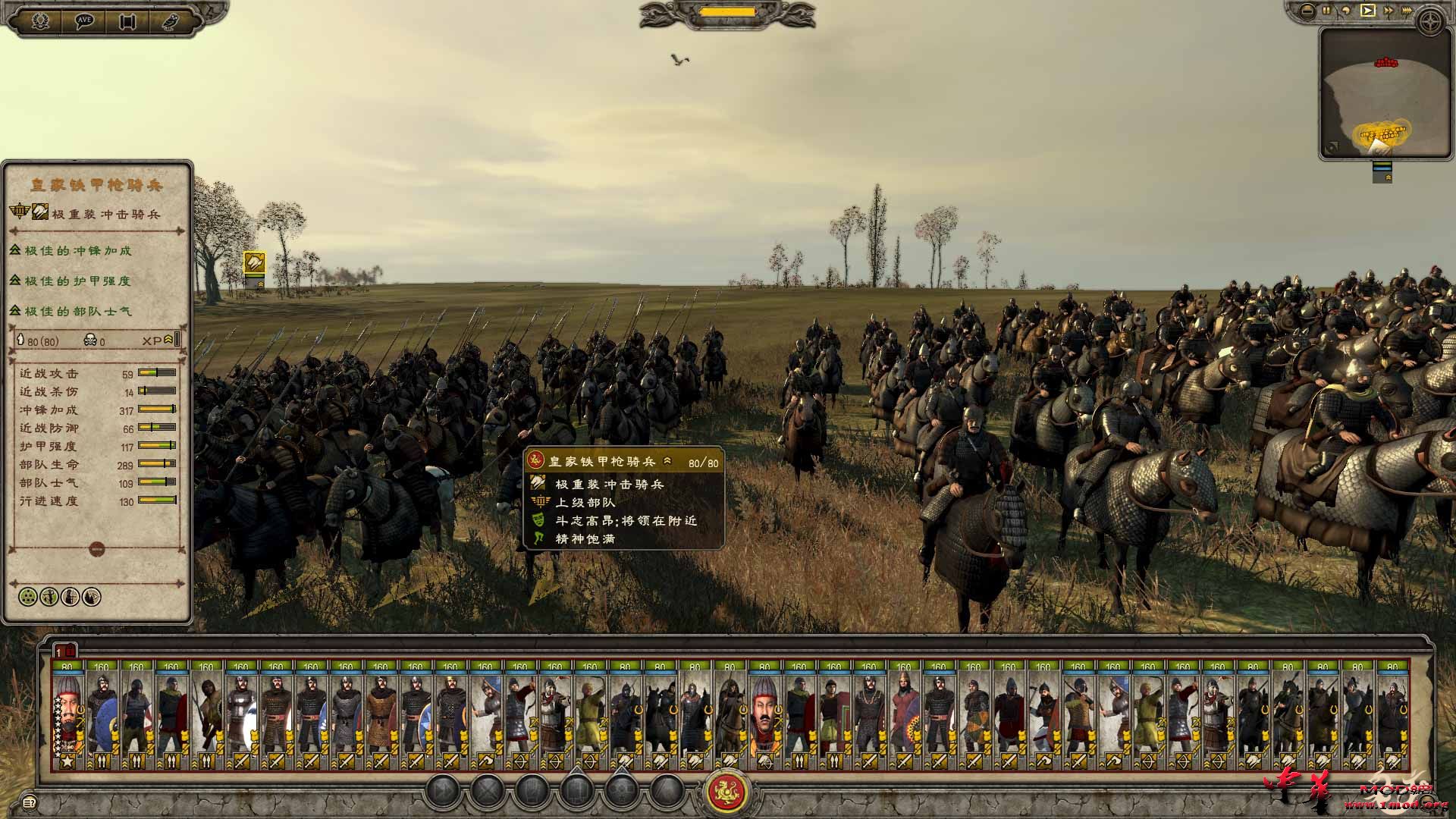Click the play arrow button at top-right

click(x=1367, y=10)
